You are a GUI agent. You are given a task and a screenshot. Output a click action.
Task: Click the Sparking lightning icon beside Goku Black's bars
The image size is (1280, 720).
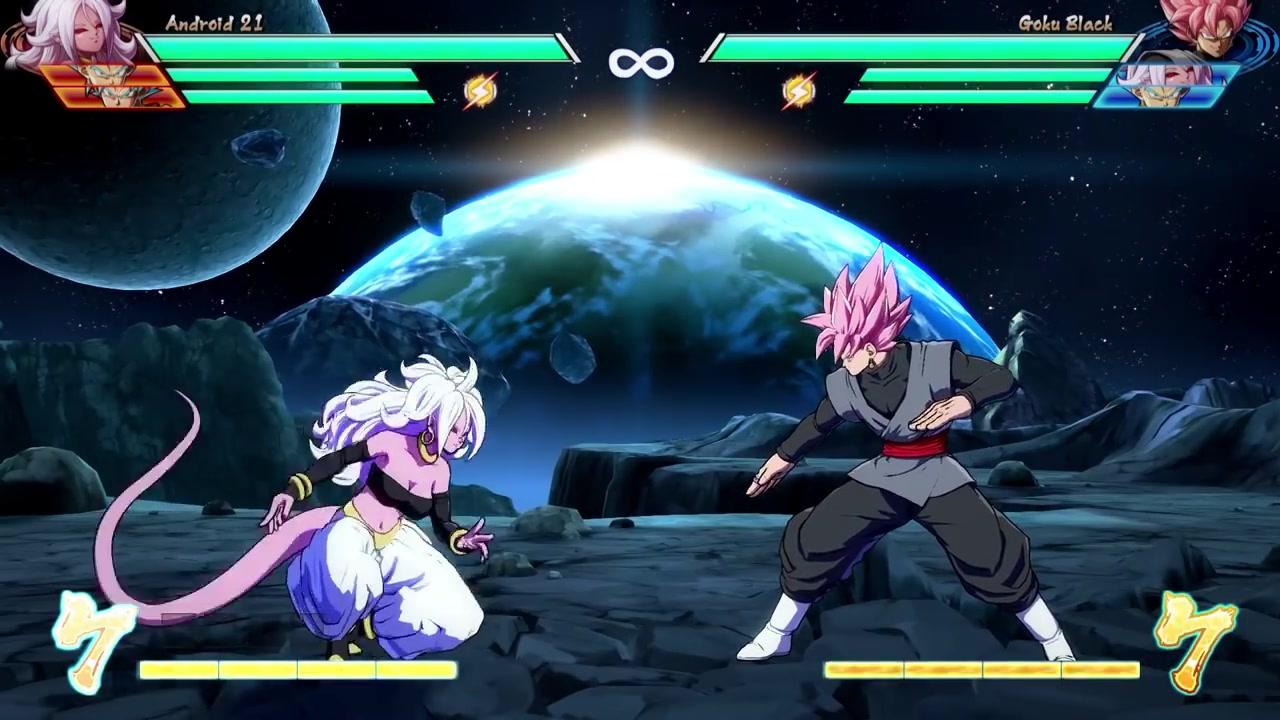point(798,92)
